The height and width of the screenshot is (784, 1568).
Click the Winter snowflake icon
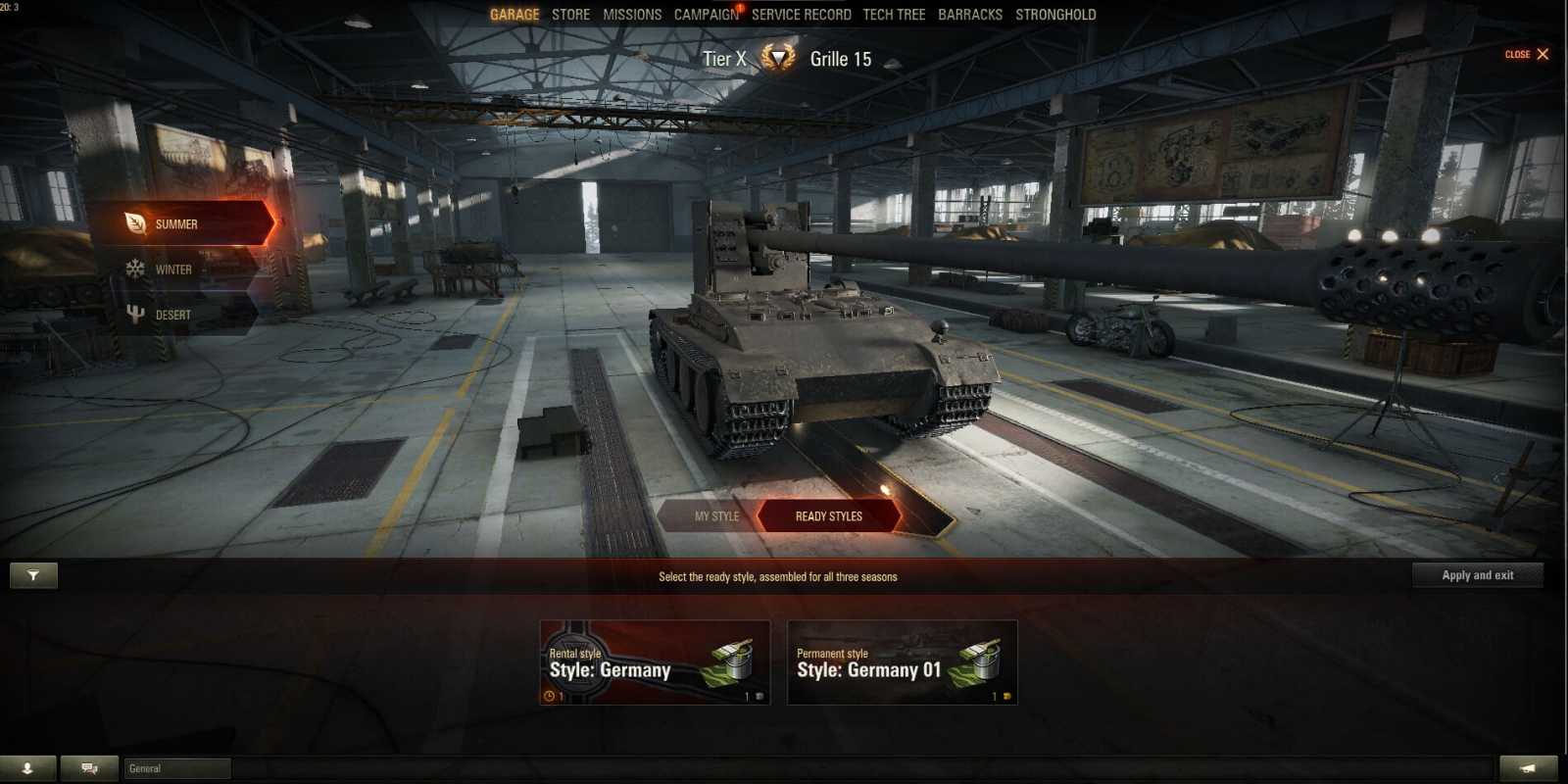tap(134, 269)
